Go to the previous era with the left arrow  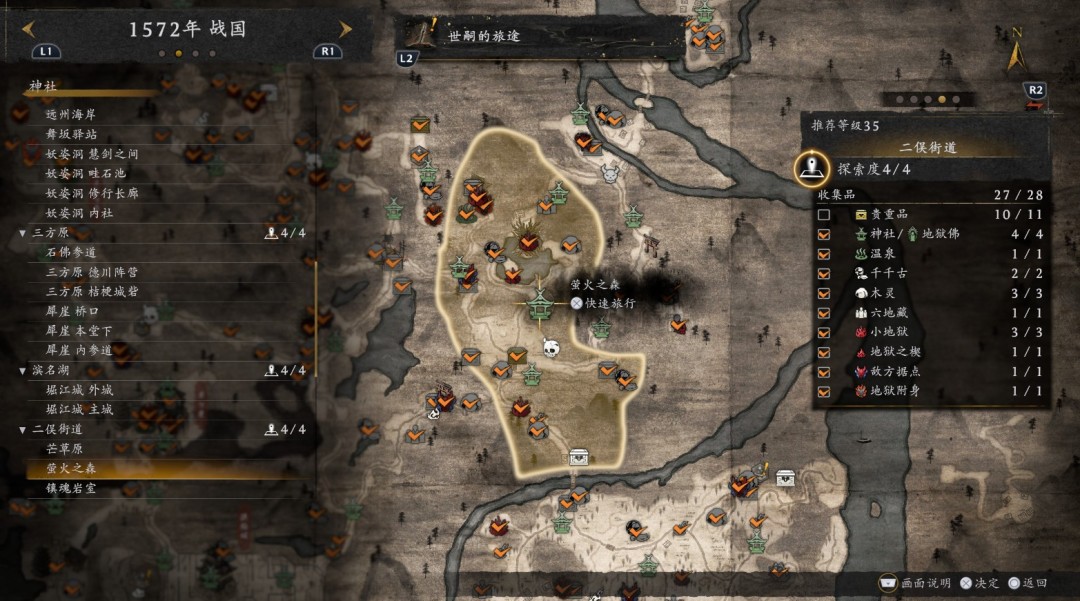pos(28,29)
